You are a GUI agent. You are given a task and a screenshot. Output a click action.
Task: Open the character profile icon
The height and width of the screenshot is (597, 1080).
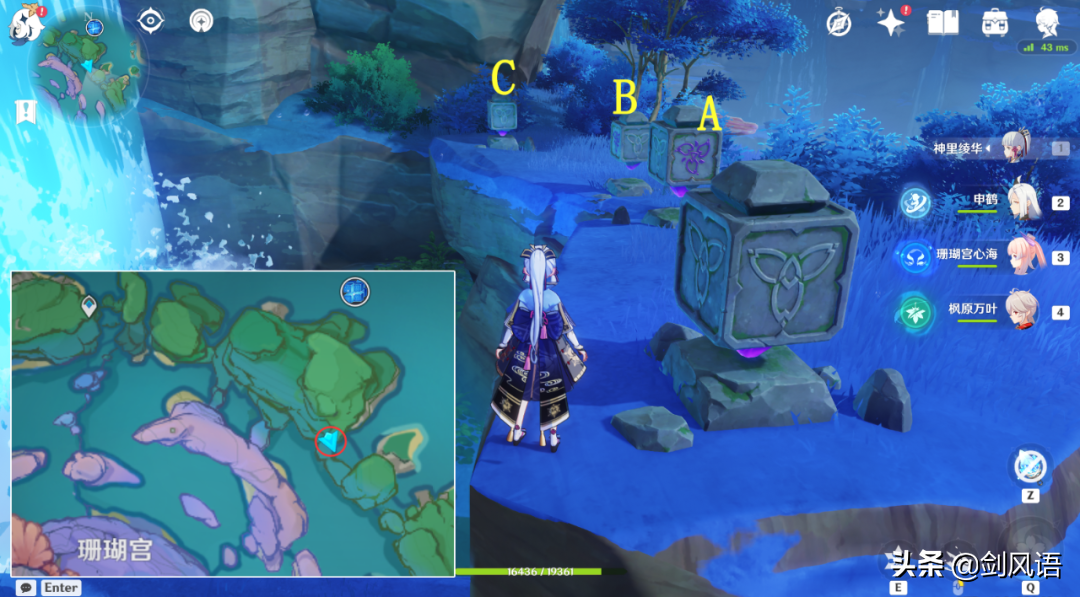pyautogui.click(x=1047, y=20)
